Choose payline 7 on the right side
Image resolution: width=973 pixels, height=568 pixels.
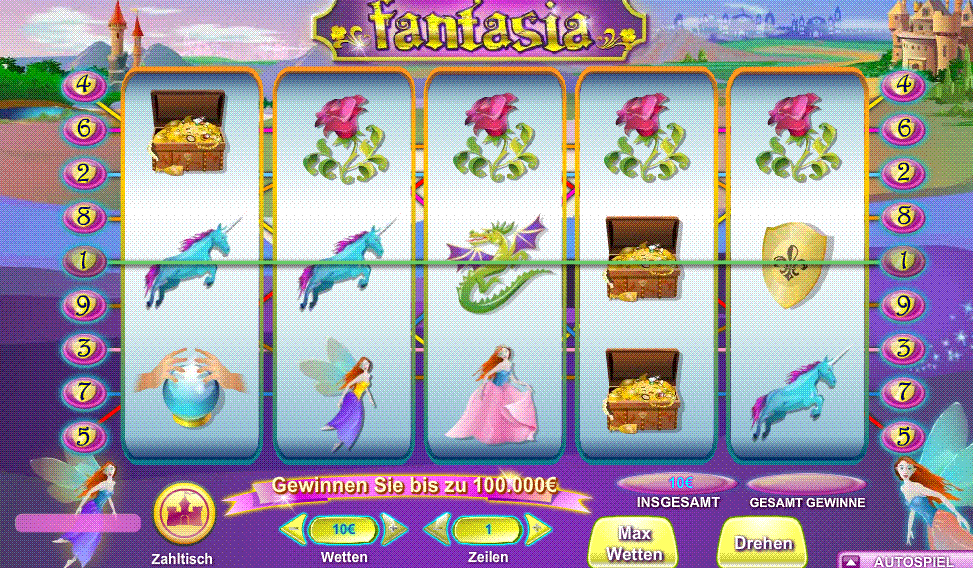[x=903, y=392]
